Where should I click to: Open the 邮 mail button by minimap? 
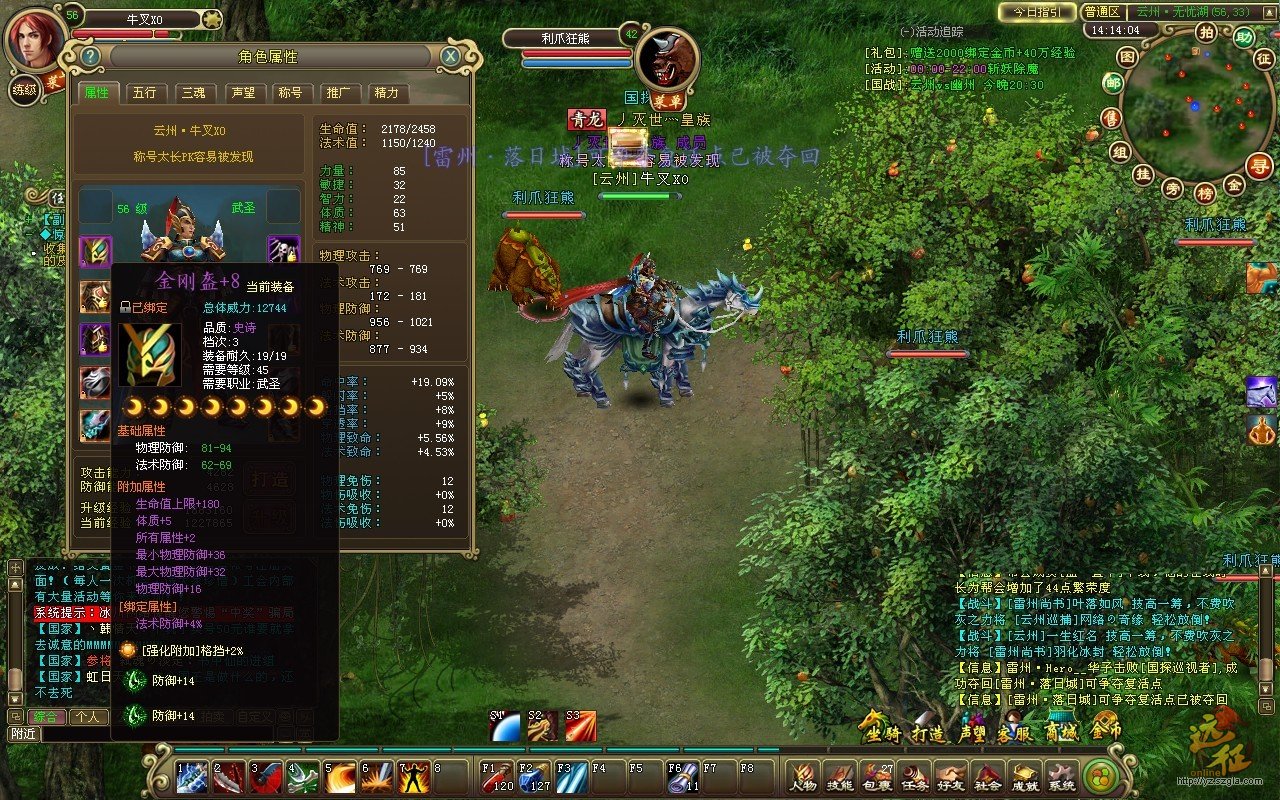pos(1113,82)
